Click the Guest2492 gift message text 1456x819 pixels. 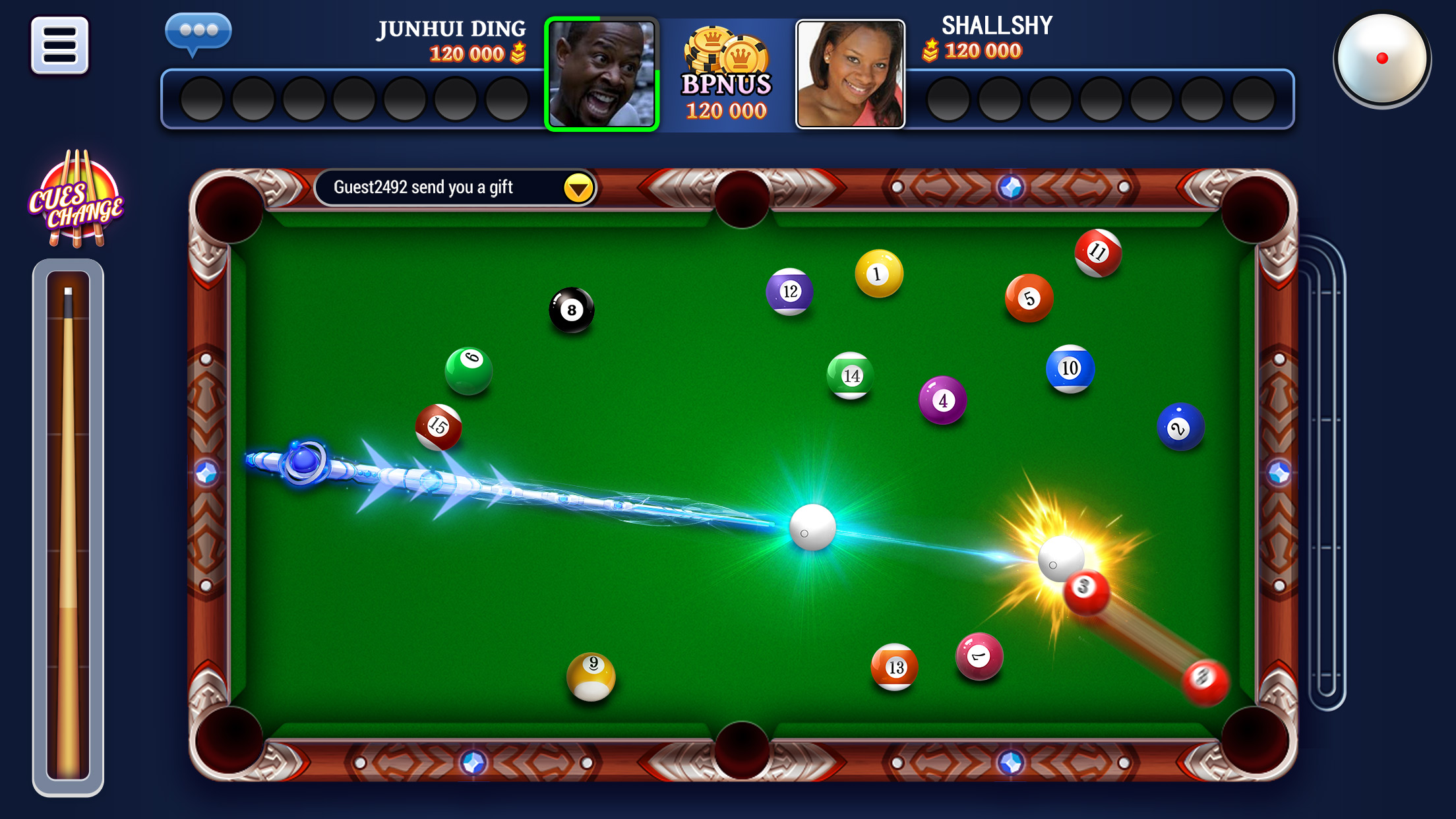pos(425,187)
